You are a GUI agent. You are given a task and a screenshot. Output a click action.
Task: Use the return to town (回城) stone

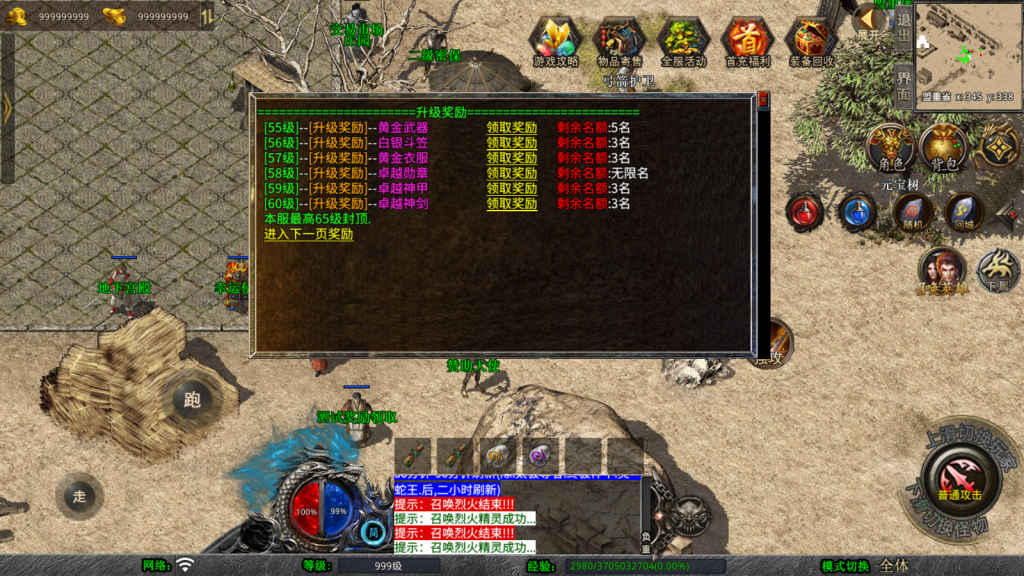(x=963, y=211)
